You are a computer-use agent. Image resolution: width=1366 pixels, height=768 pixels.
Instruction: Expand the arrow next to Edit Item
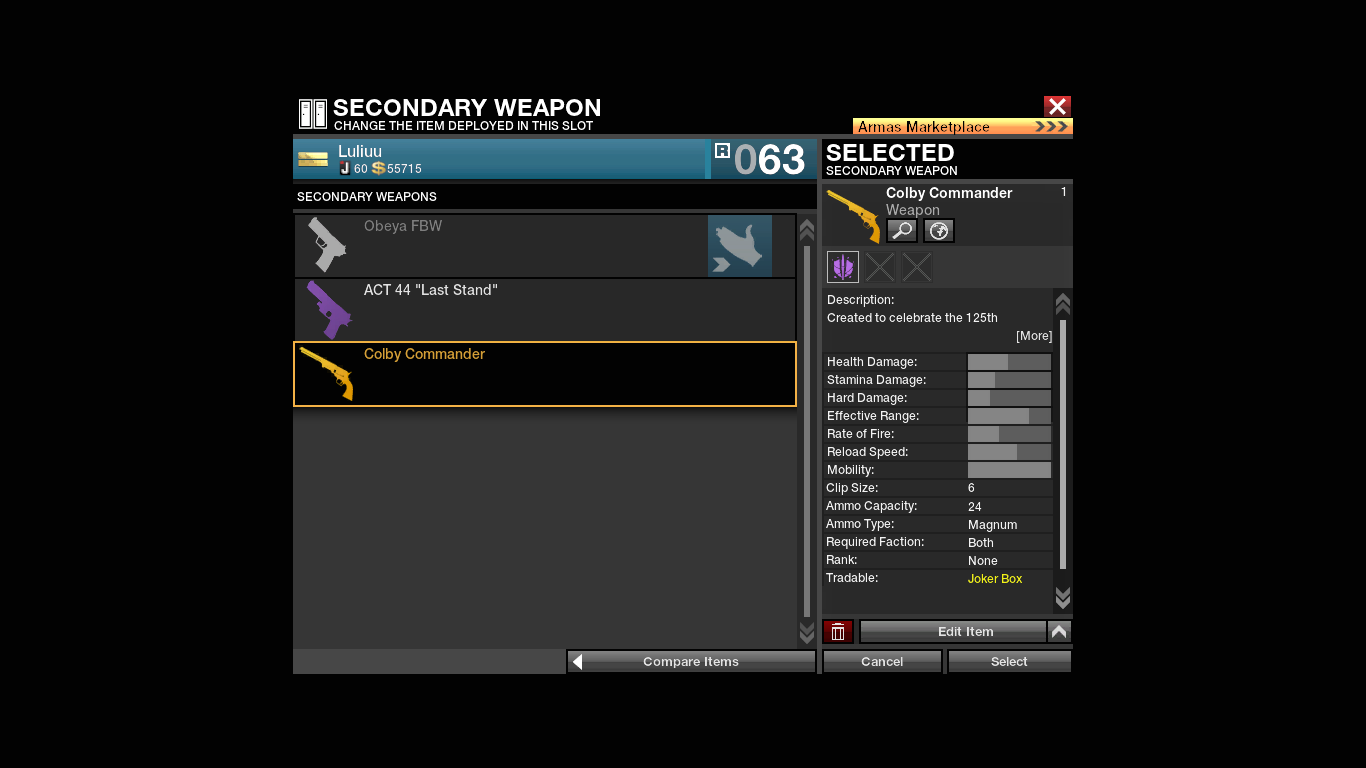(1060, 632)
